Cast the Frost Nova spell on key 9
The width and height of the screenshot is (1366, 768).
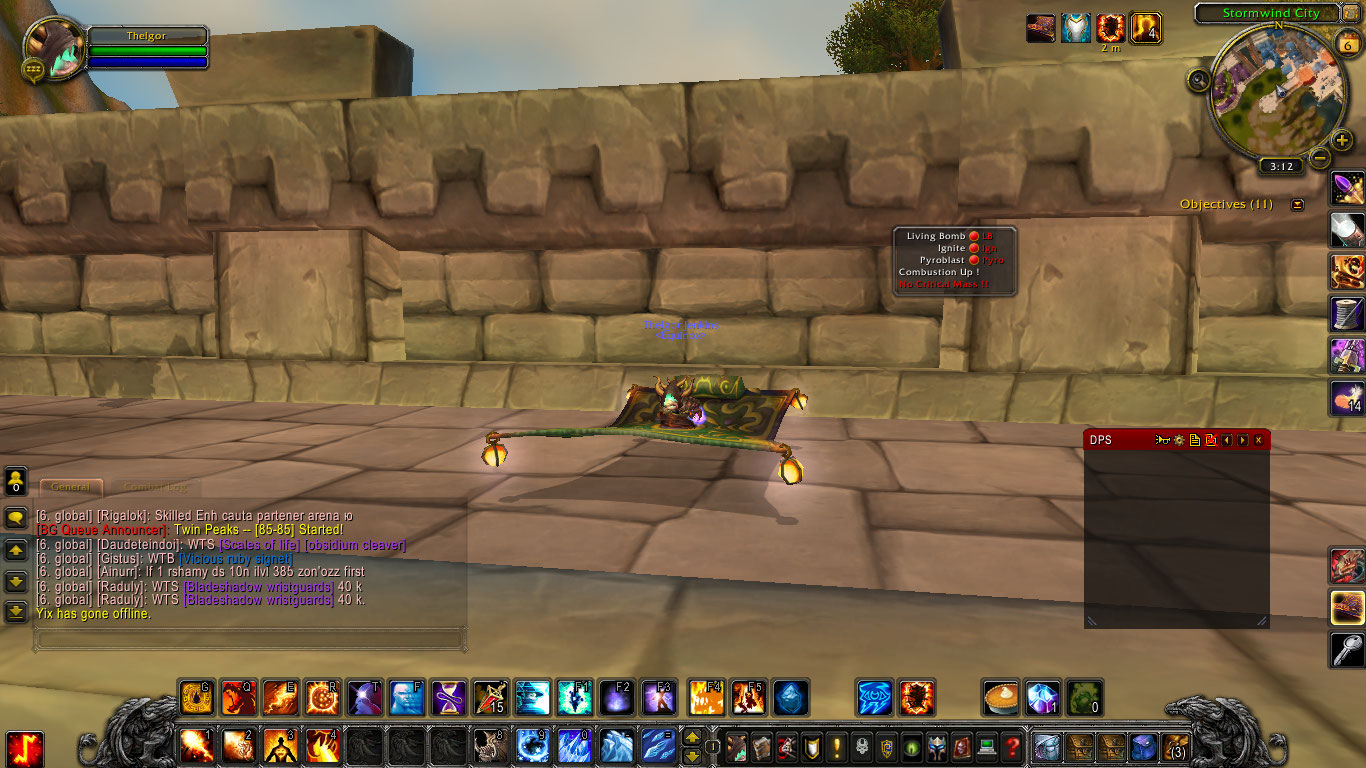[x=532, y=746]
